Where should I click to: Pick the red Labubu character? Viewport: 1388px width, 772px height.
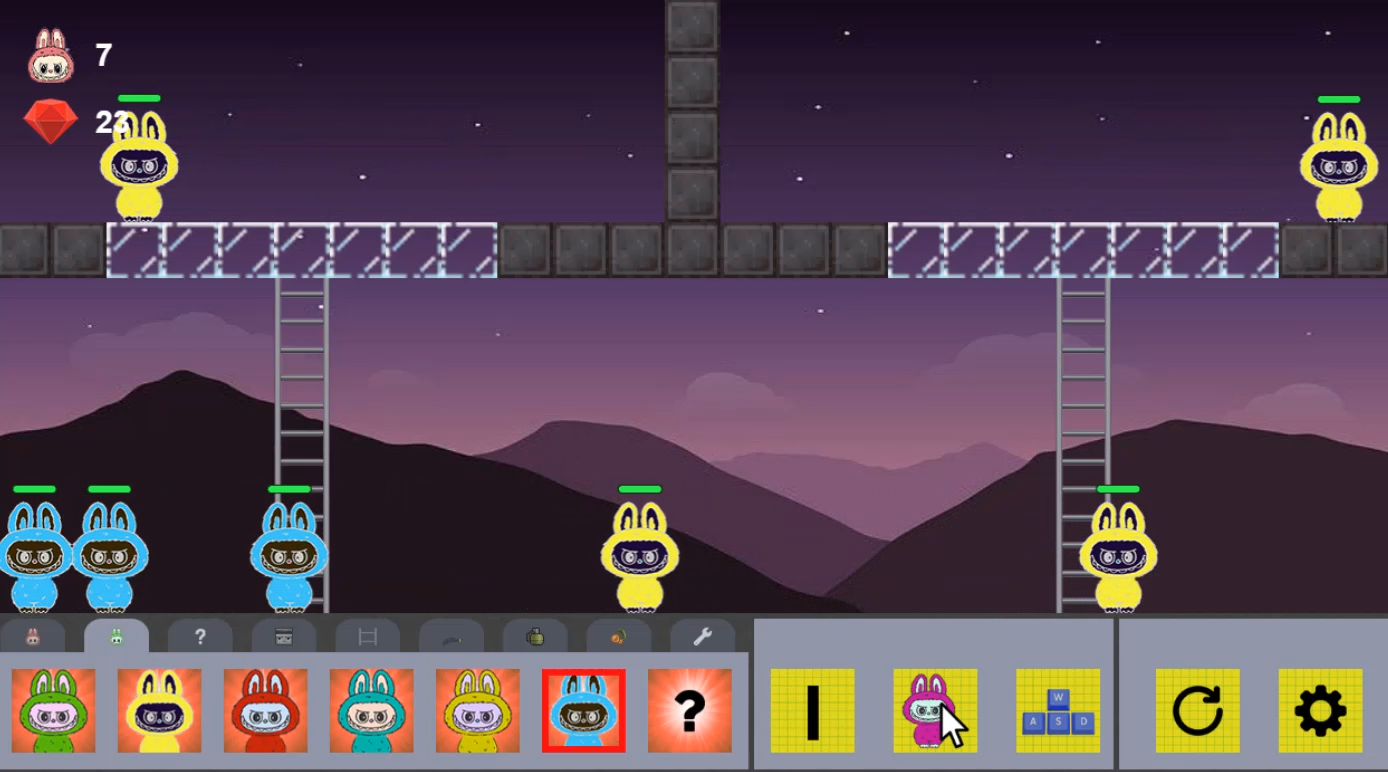click(264, 712)
